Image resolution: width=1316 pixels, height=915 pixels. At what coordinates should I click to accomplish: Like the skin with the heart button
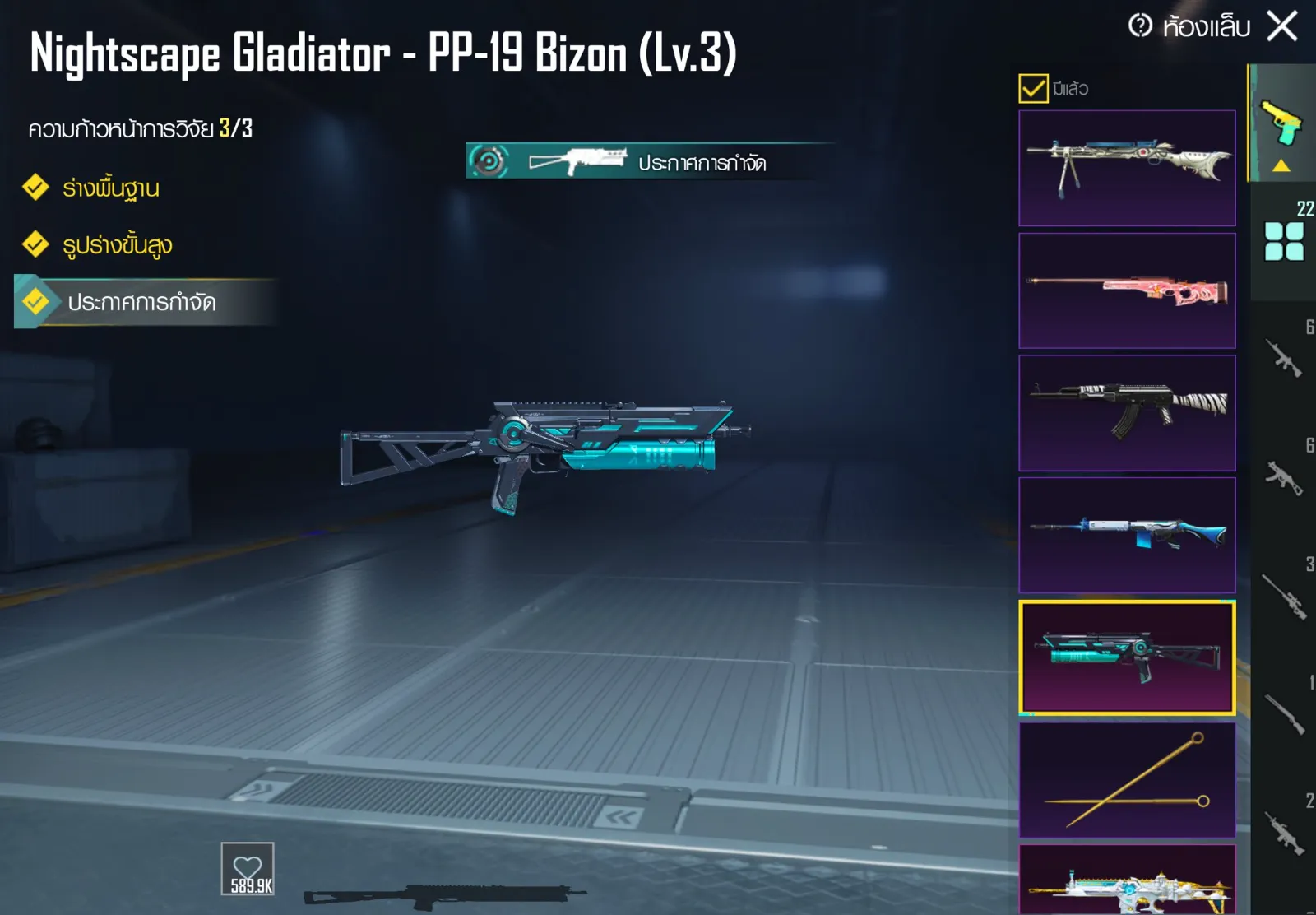(x=248, y=869)
